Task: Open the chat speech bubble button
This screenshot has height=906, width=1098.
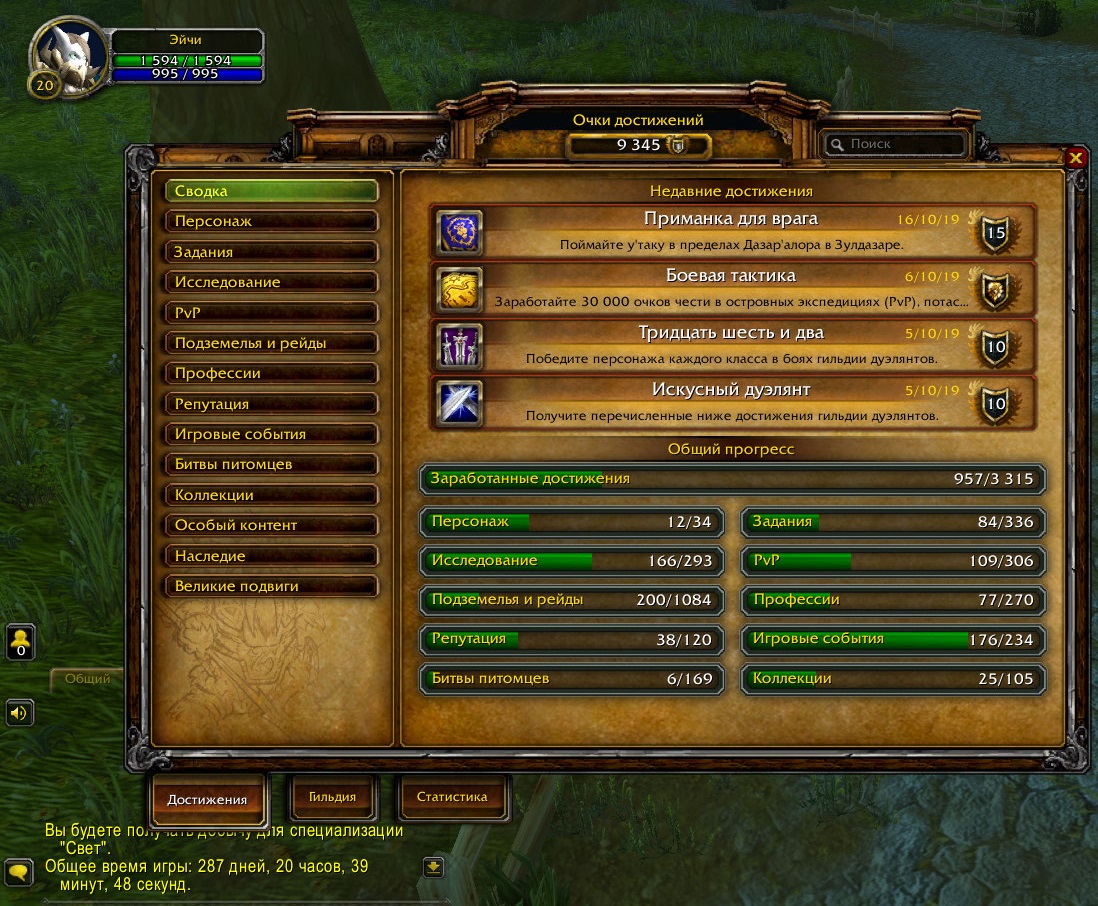Action: coord(19,872)
